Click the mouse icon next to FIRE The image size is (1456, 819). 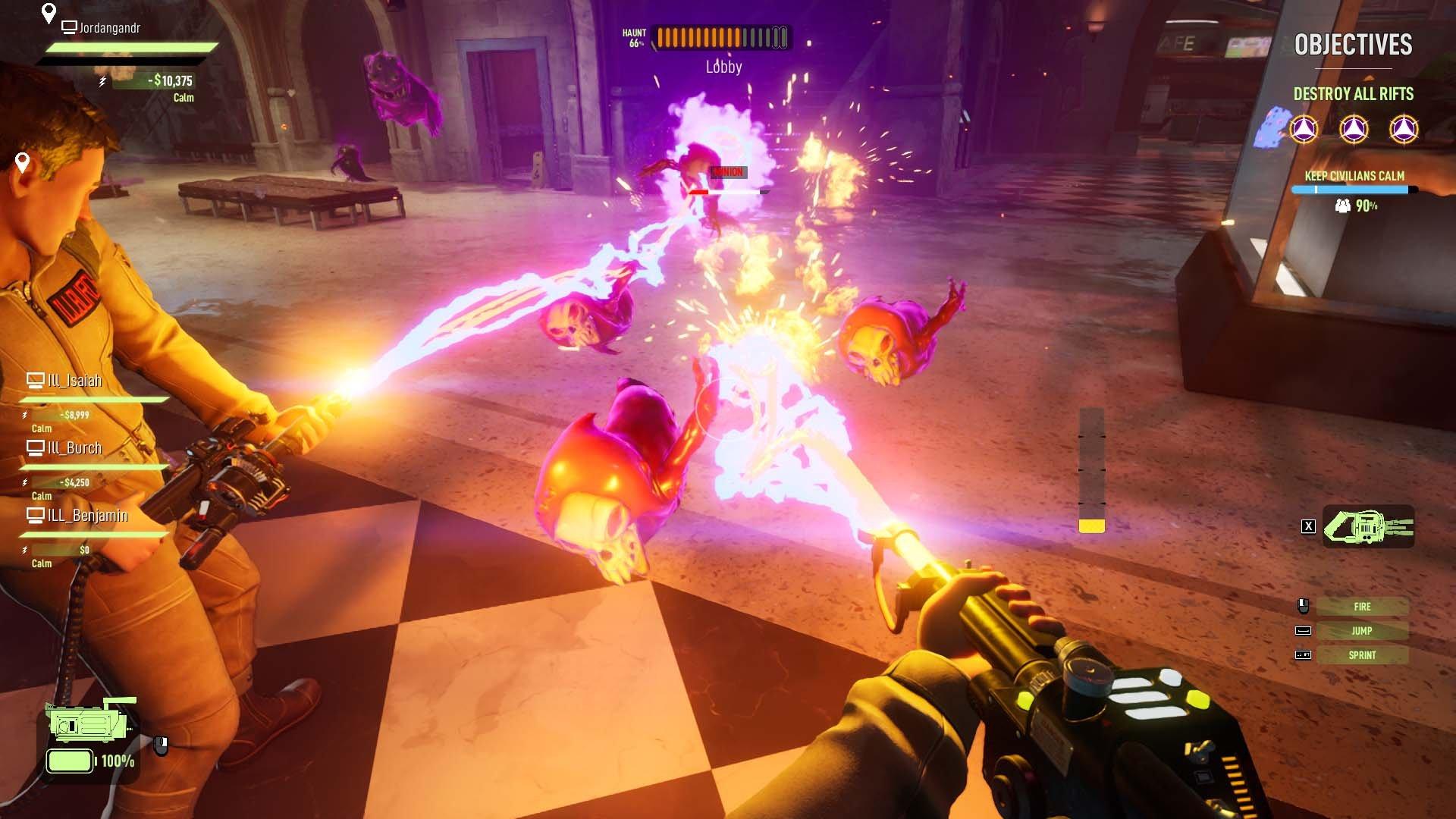(x=1303, y=606)
